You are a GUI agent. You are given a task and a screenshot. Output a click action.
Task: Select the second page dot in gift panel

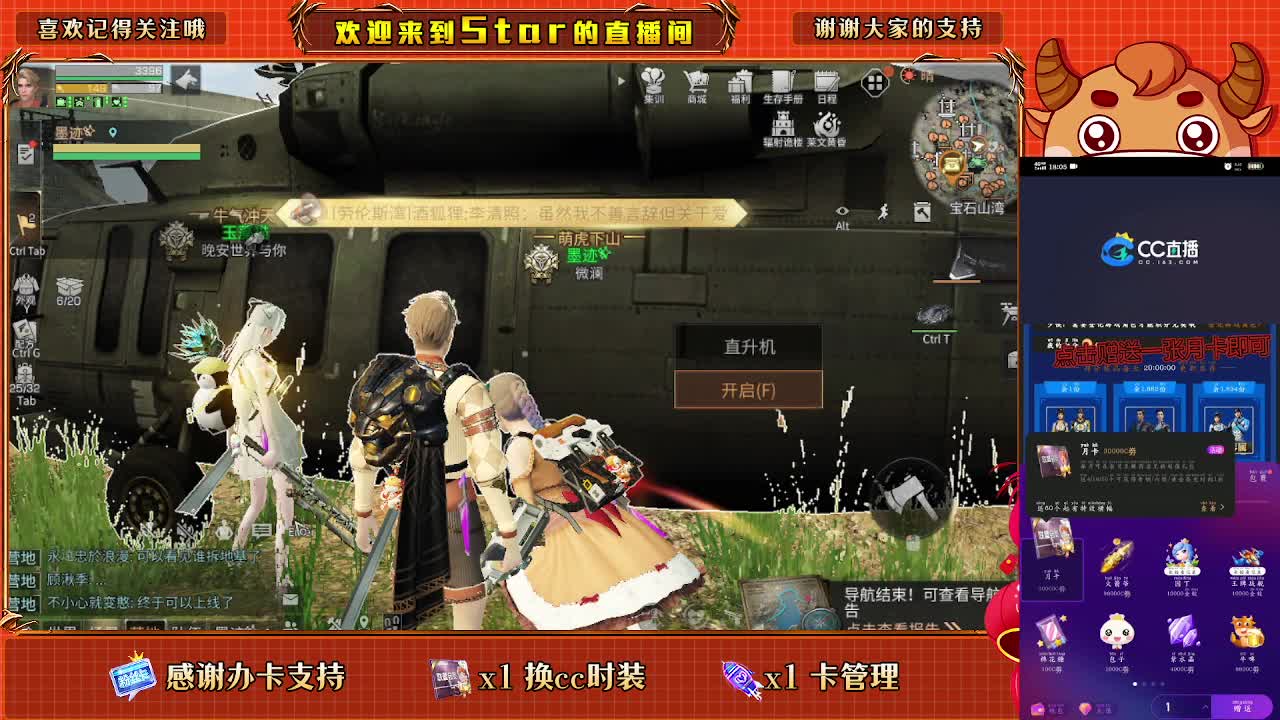click(x=1144, y=683)
